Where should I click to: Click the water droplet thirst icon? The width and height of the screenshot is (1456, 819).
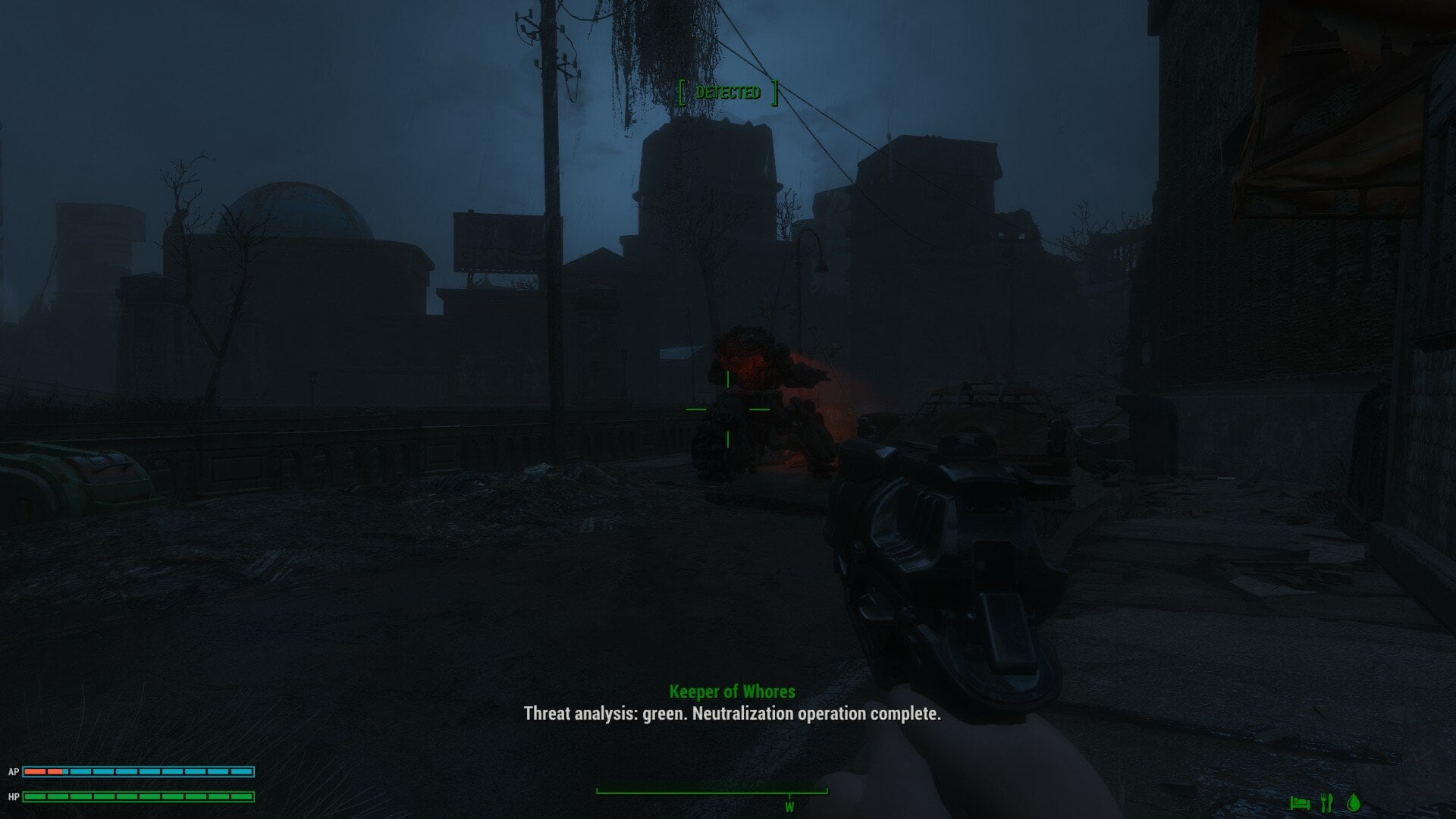pos(1354,802)
